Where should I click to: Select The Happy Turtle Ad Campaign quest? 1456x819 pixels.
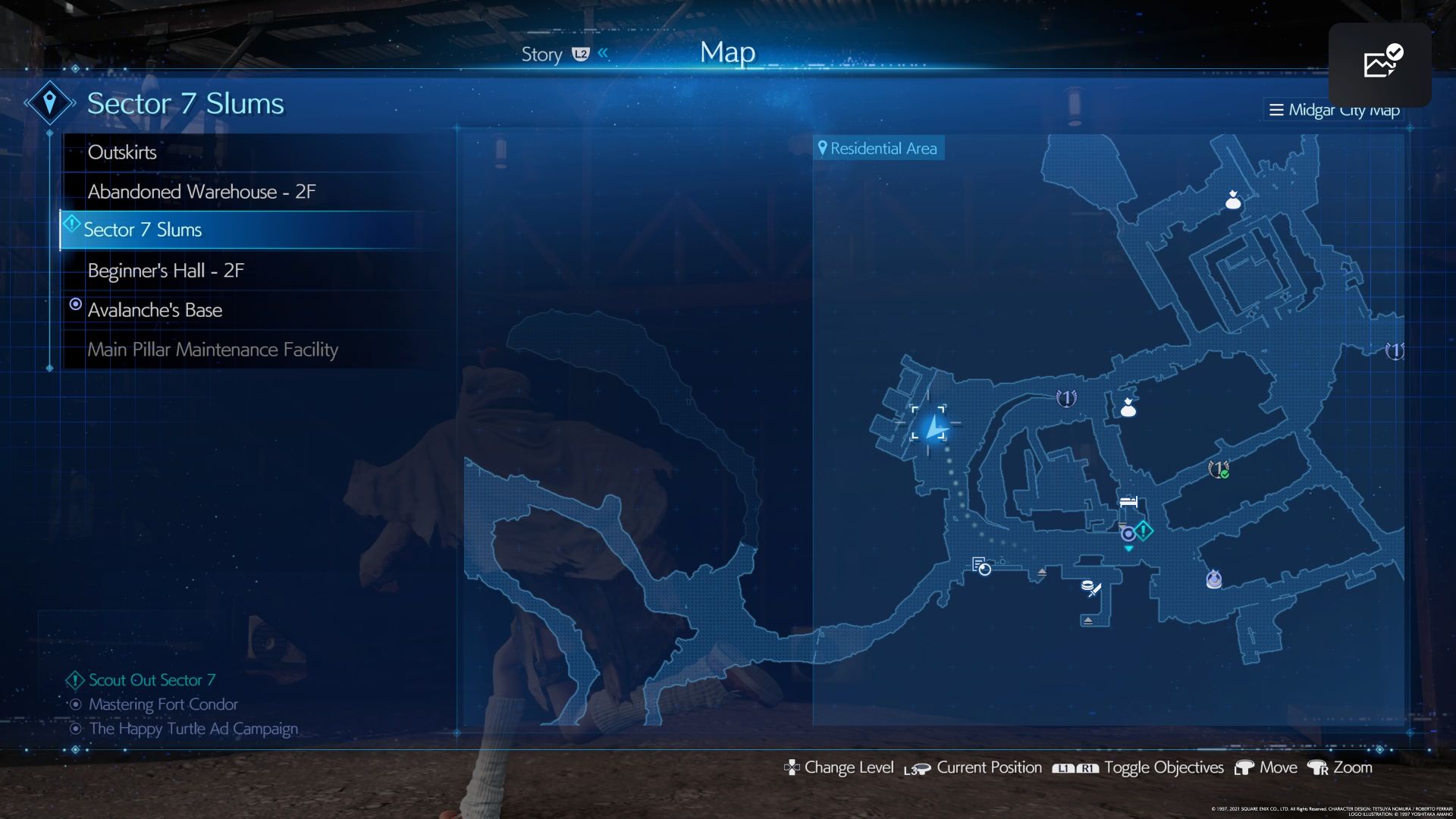(x=193, y=729)
